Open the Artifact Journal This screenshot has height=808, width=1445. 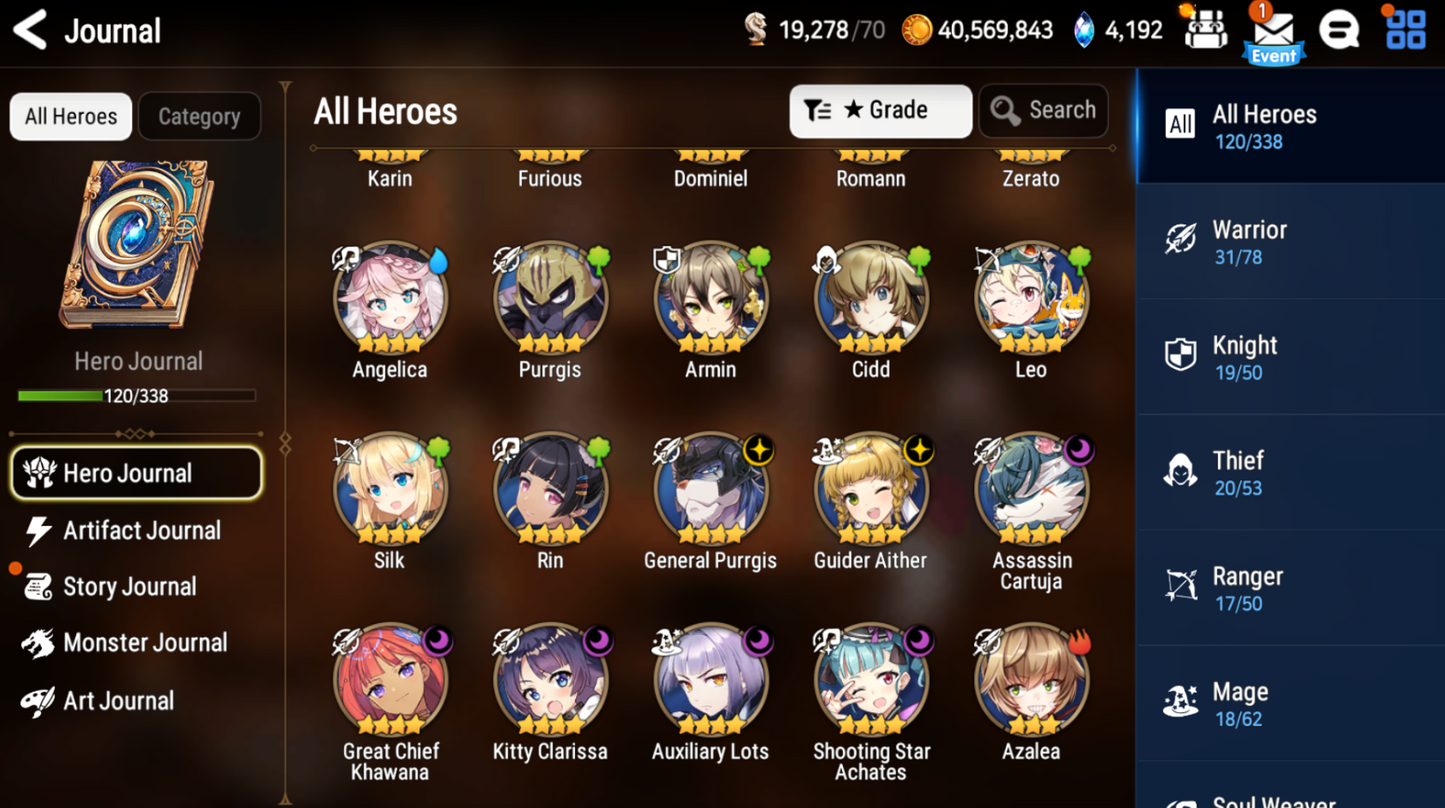tap(140, 531)
